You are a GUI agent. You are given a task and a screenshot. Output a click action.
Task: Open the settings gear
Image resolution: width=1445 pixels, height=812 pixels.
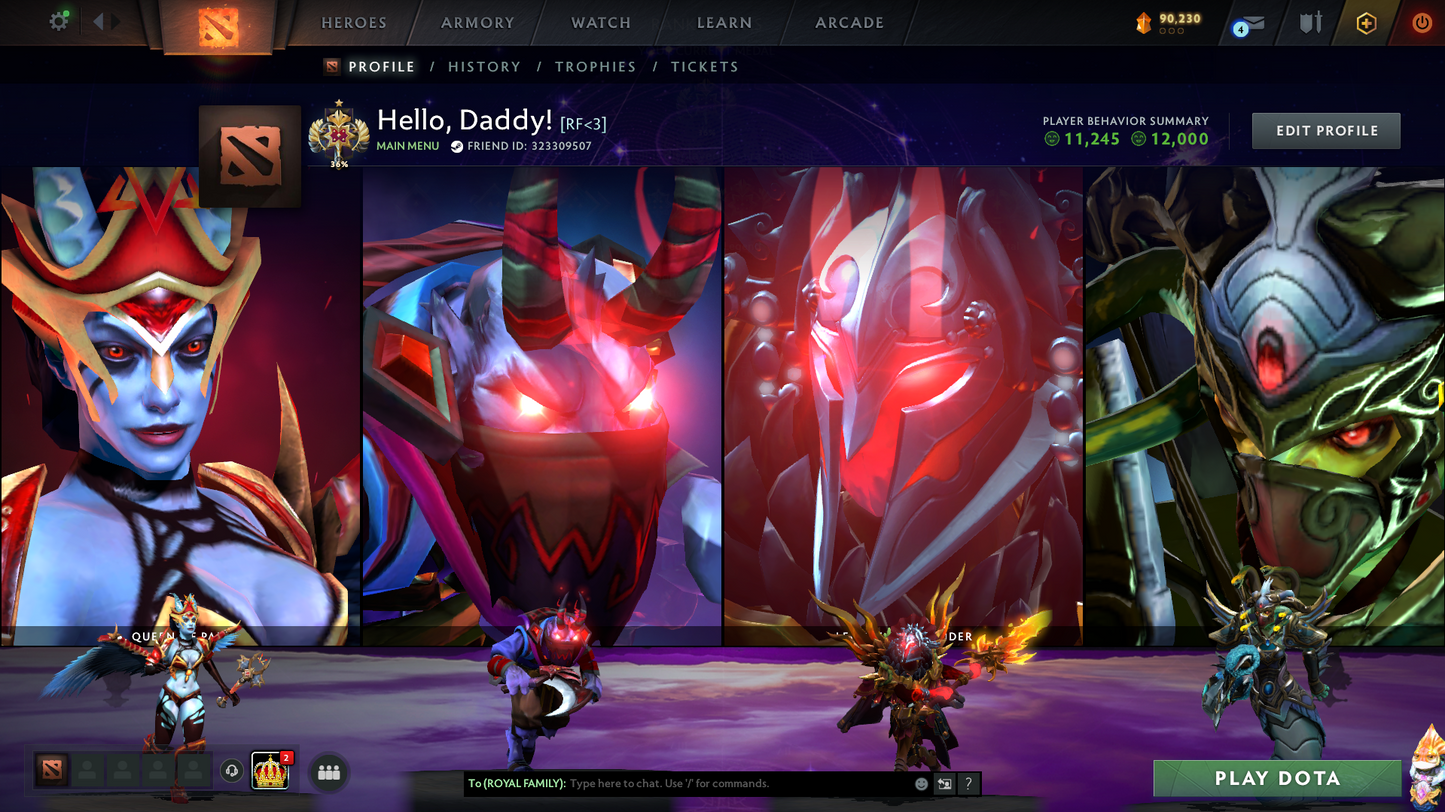click(59, 21)
